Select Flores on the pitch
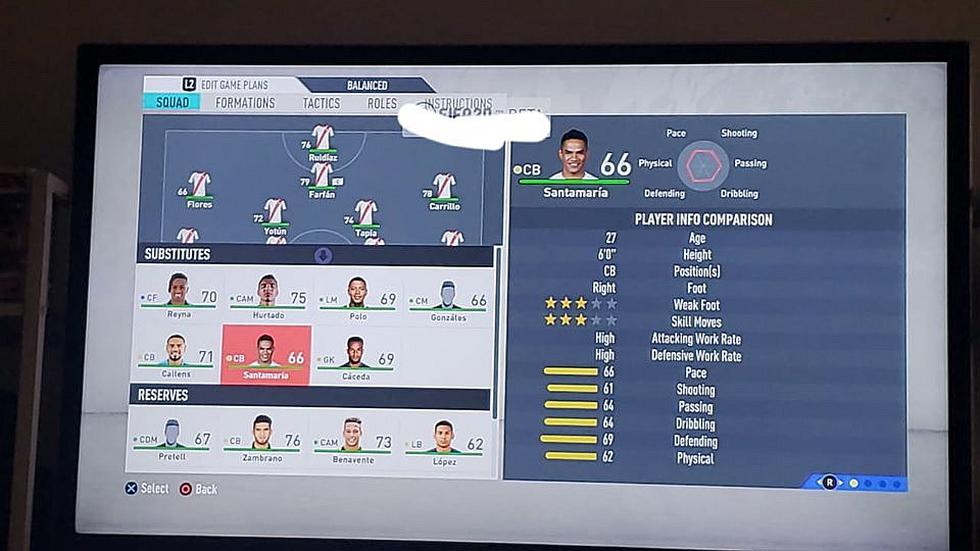Screen dimensions: 980x551 pos(199,188)
